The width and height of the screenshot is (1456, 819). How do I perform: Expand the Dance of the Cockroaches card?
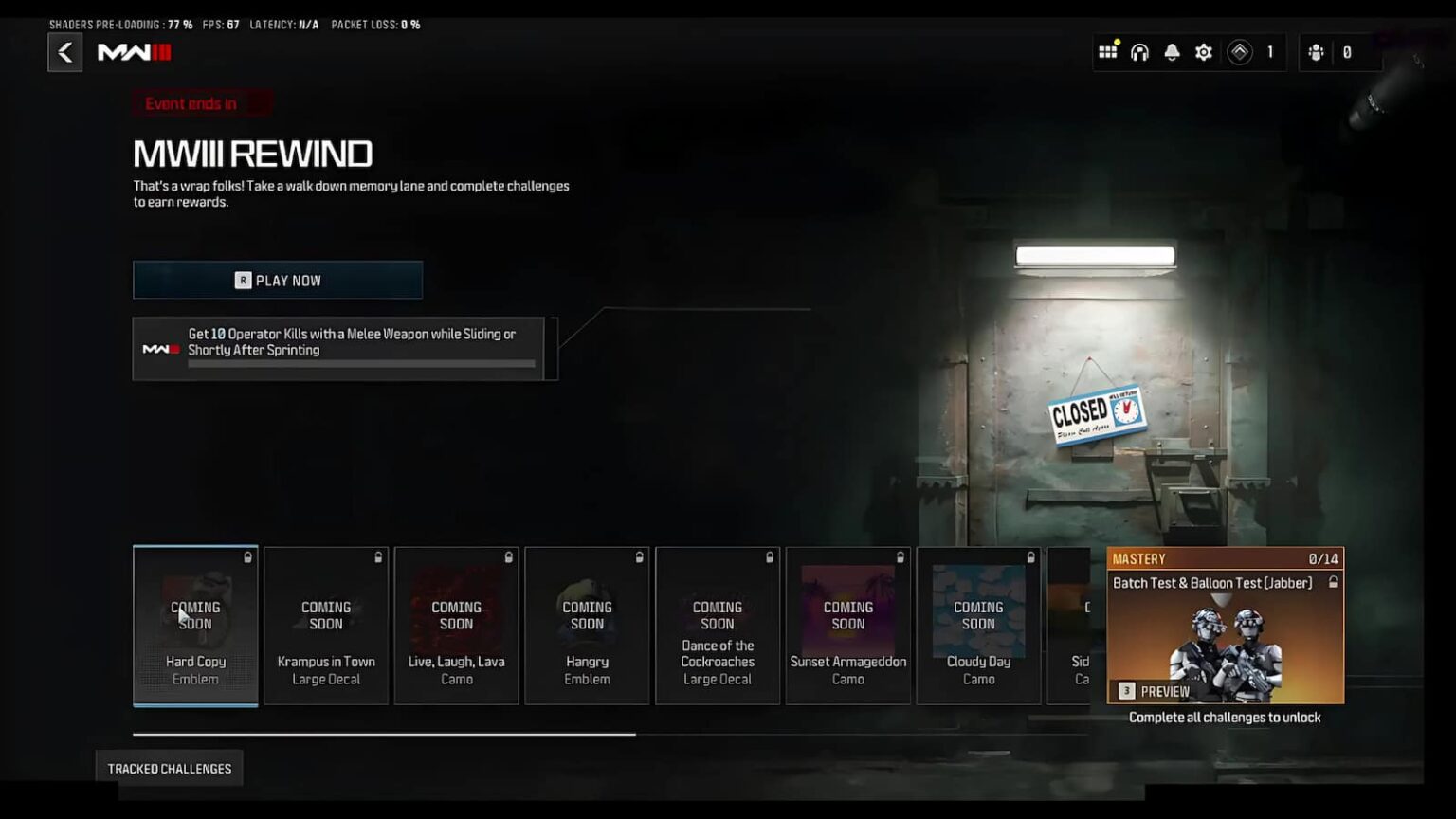(718, 626)
